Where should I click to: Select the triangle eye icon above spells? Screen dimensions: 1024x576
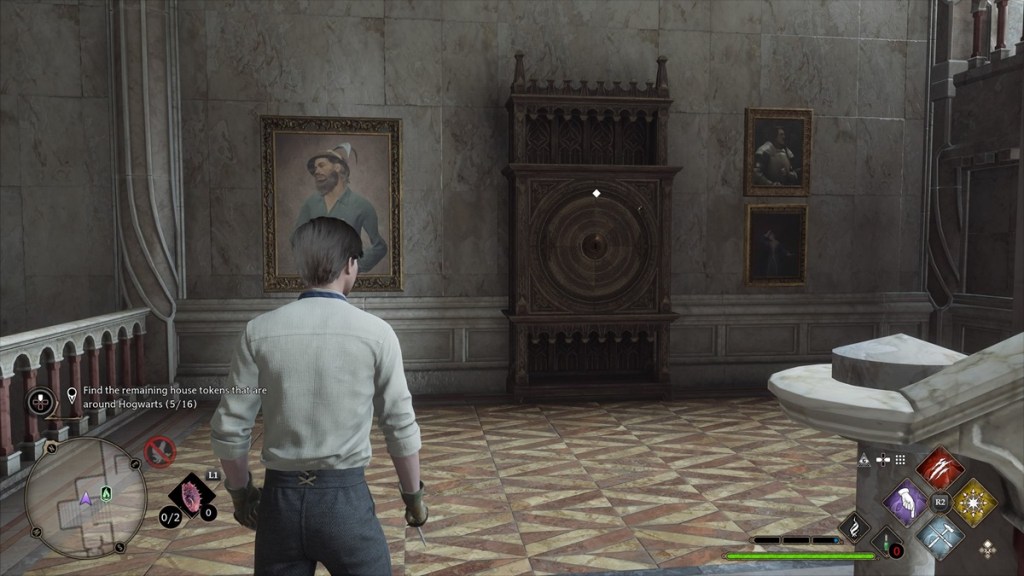pos(865,459)
